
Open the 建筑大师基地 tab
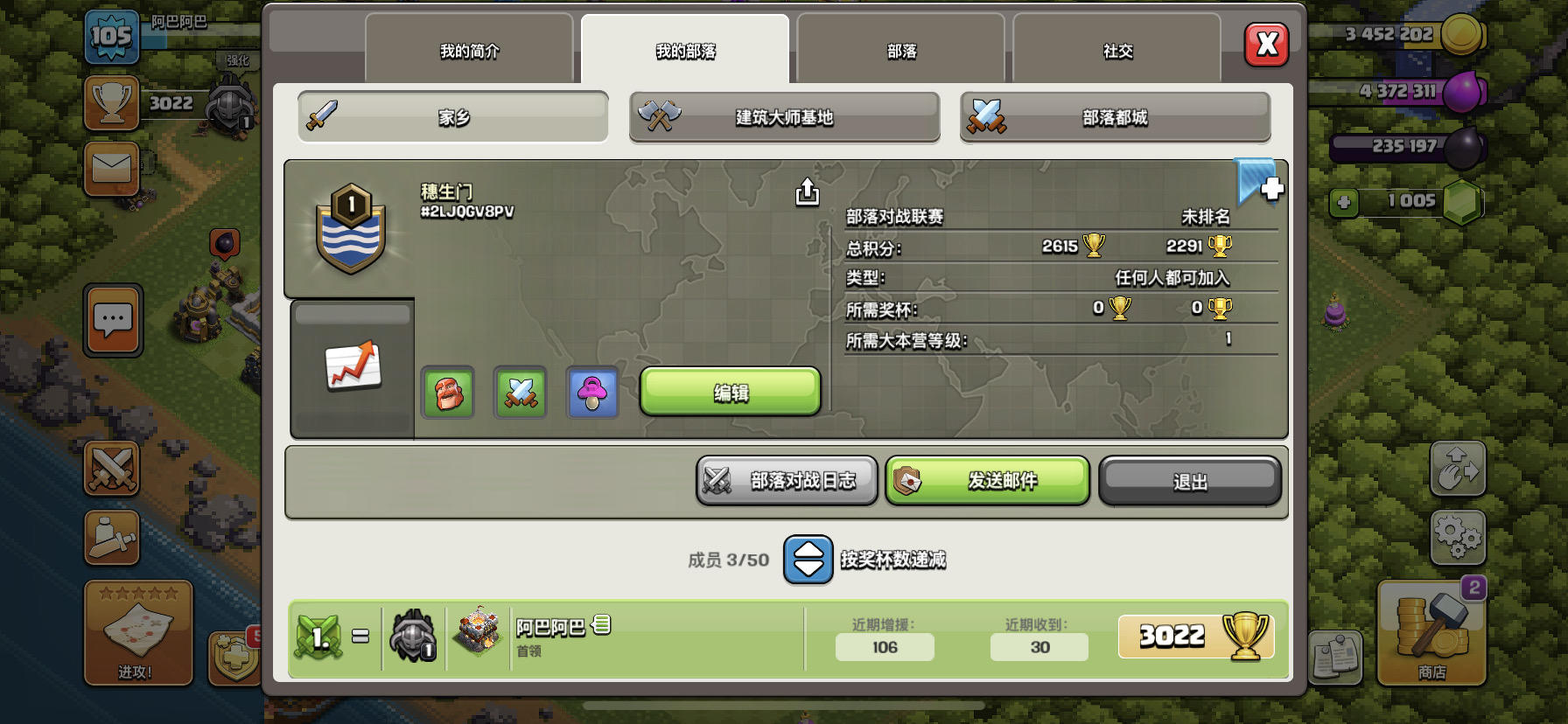coord(783,117)
